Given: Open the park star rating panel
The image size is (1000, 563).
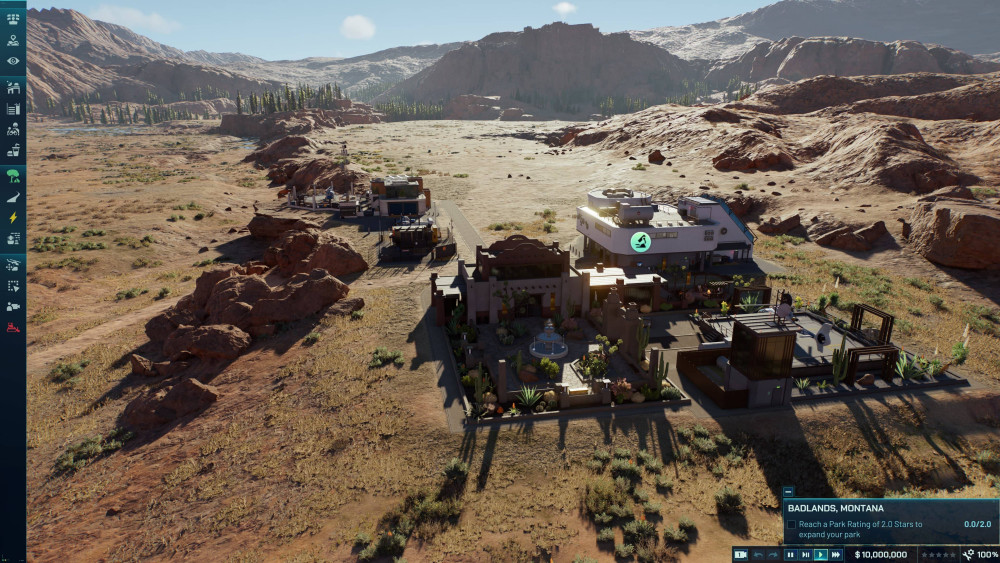Looking at the screenshot, I should [938, 554].
